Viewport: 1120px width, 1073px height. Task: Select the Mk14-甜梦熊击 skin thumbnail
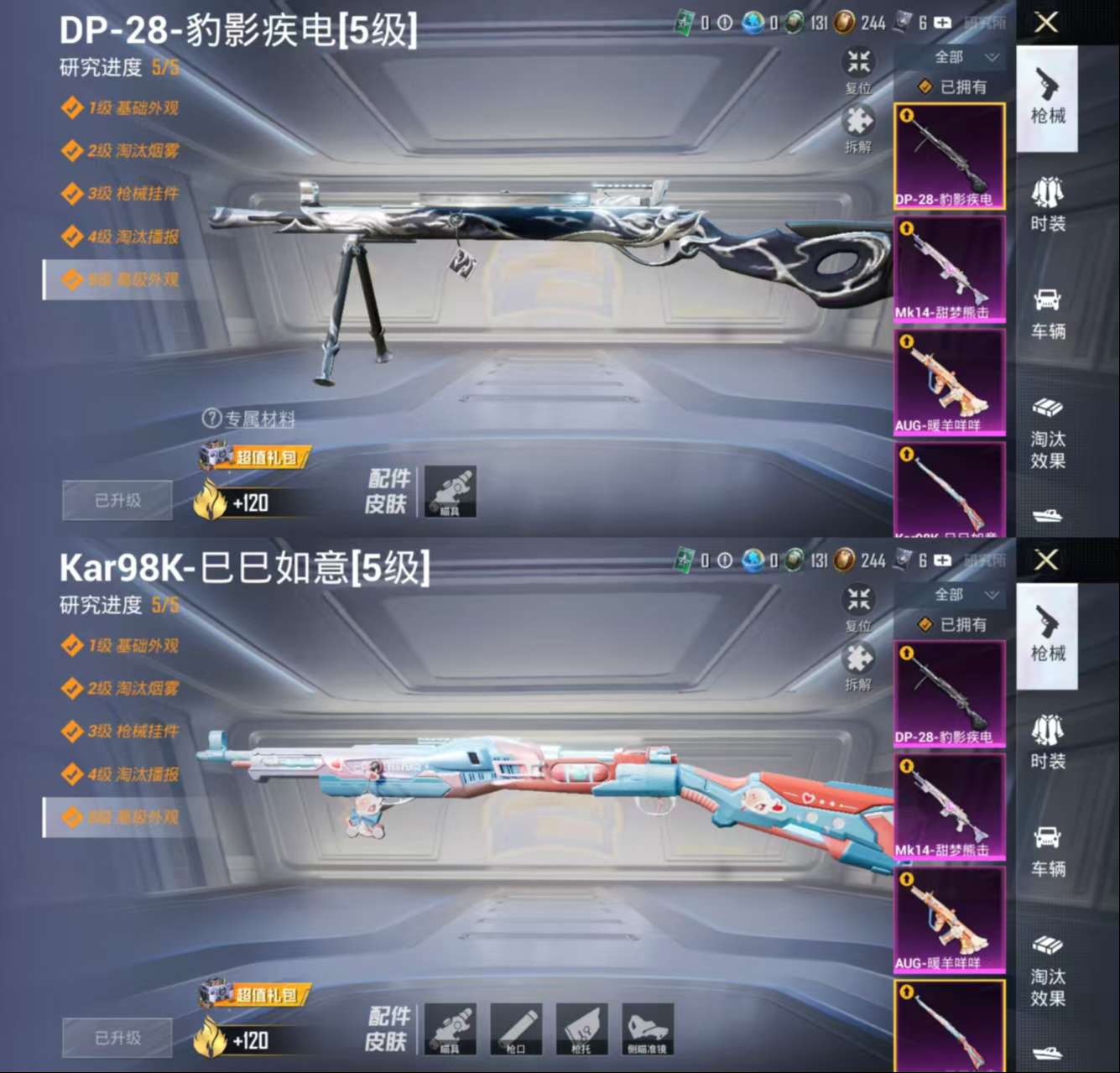(949, 267)
